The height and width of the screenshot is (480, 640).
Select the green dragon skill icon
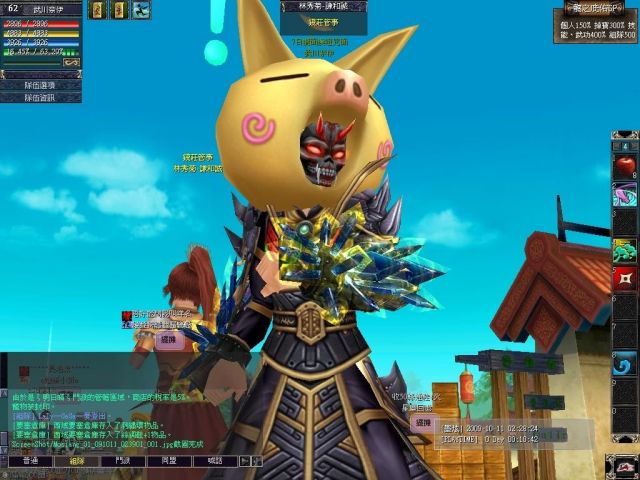pyautogui.click(x=625, y=250)
